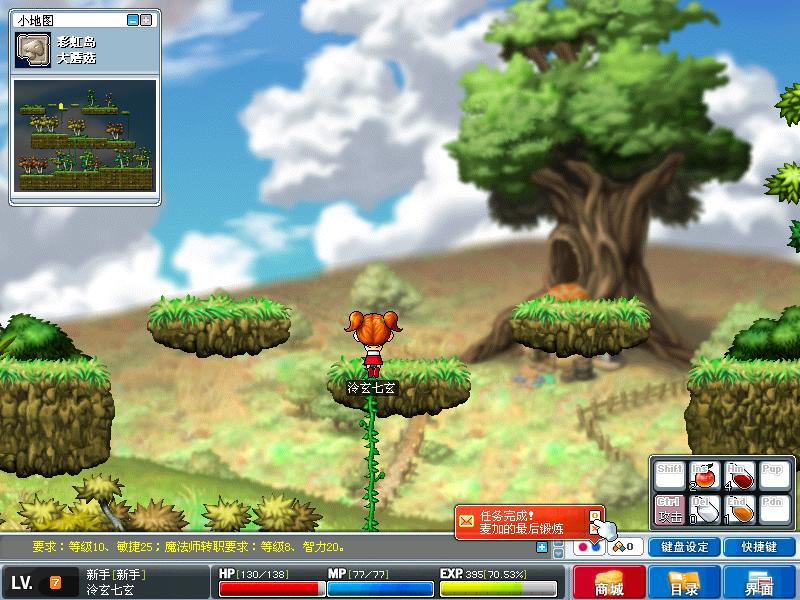Expand the minimap with the plus button
This screenshot has height=600, width=800.
(x=147, y=19)
